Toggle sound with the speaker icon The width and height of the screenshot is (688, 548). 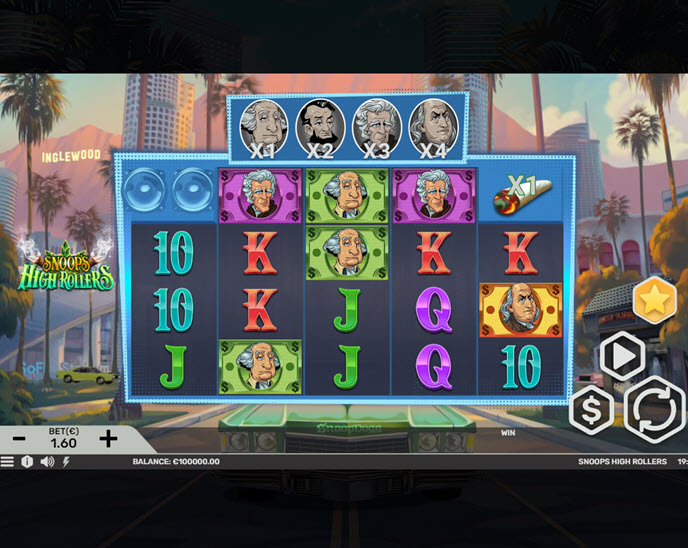tap(47, 462)
